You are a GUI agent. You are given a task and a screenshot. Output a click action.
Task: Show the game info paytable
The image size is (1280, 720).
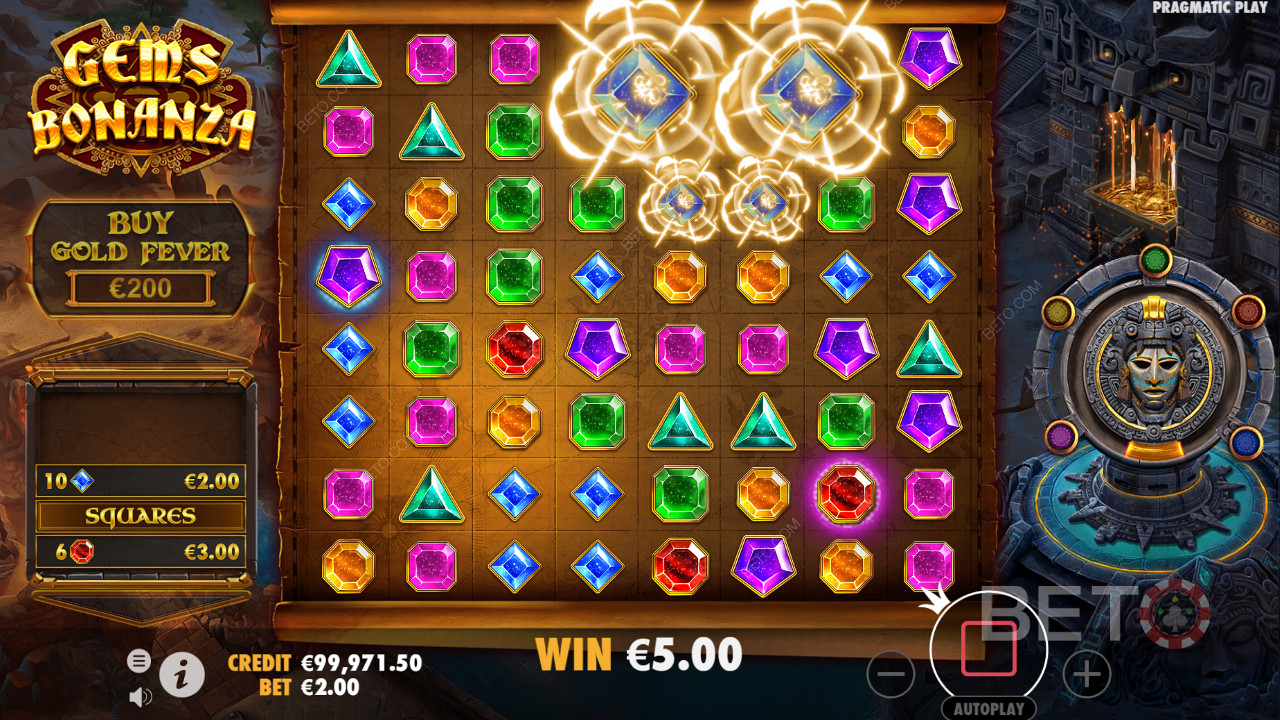click(181, 677)
